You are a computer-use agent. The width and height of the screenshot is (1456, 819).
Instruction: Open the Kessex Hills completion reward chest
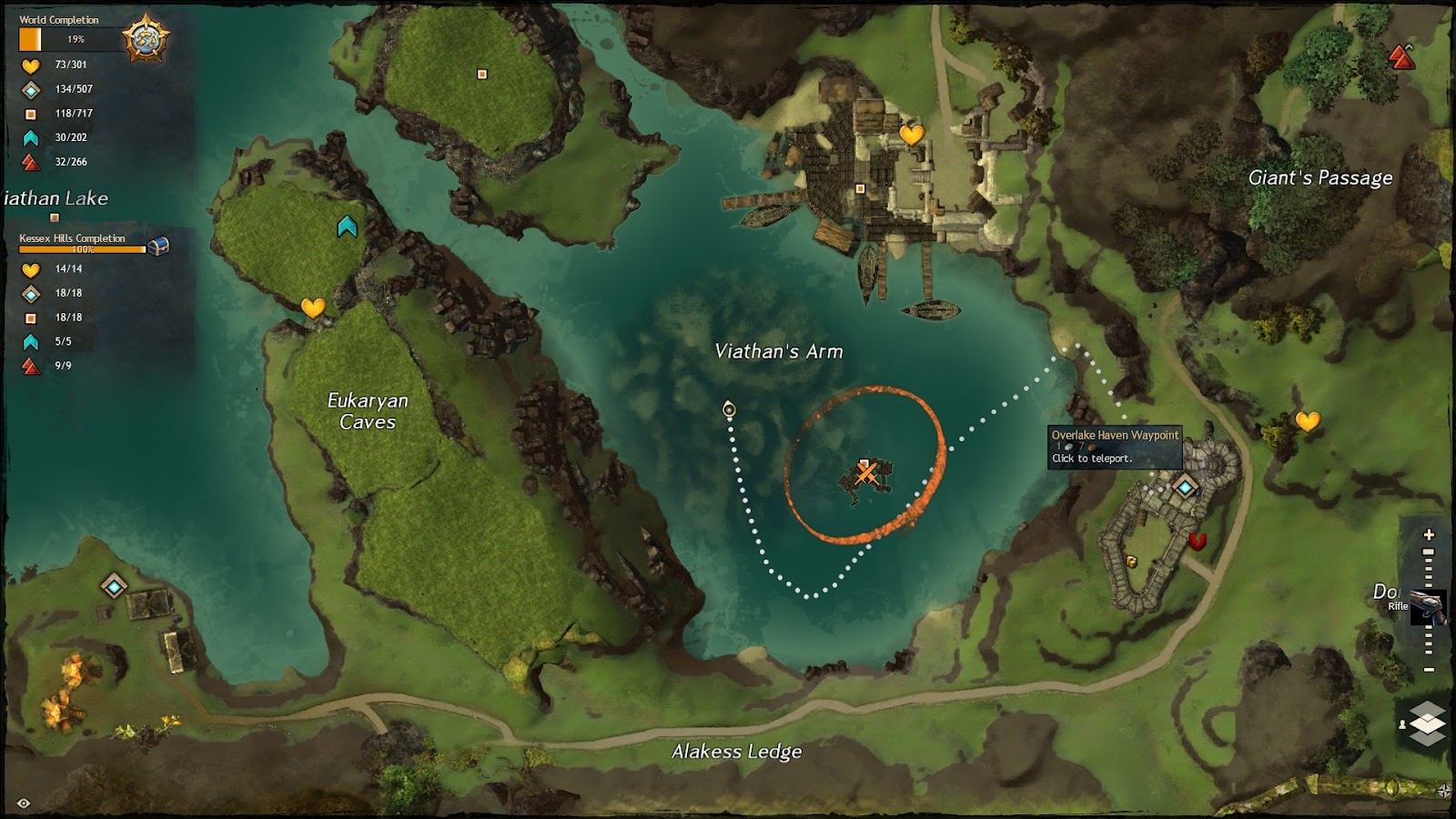(158, 246)
